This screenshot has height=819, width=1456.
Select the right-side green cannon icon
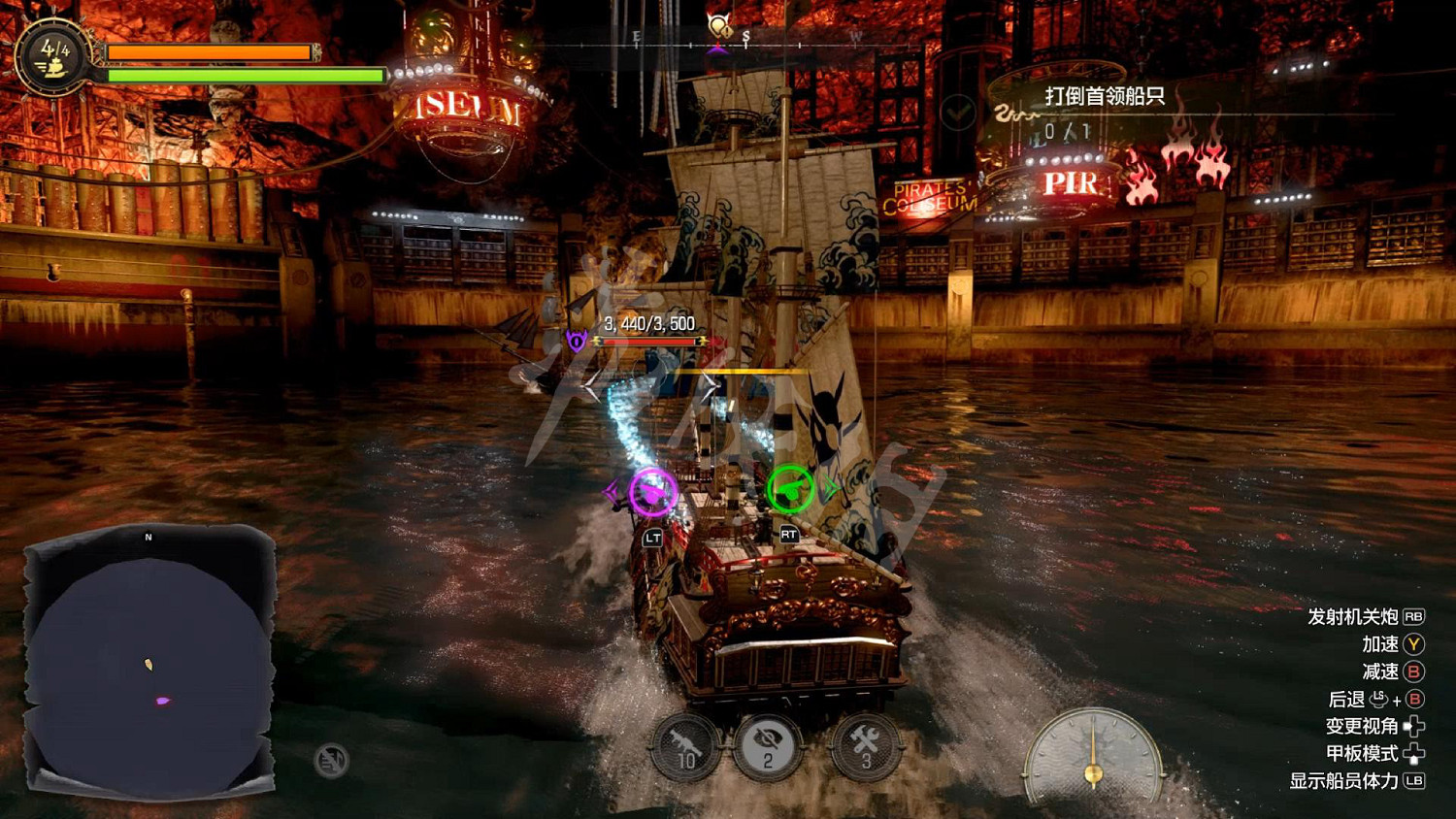(x=790, y=489)
